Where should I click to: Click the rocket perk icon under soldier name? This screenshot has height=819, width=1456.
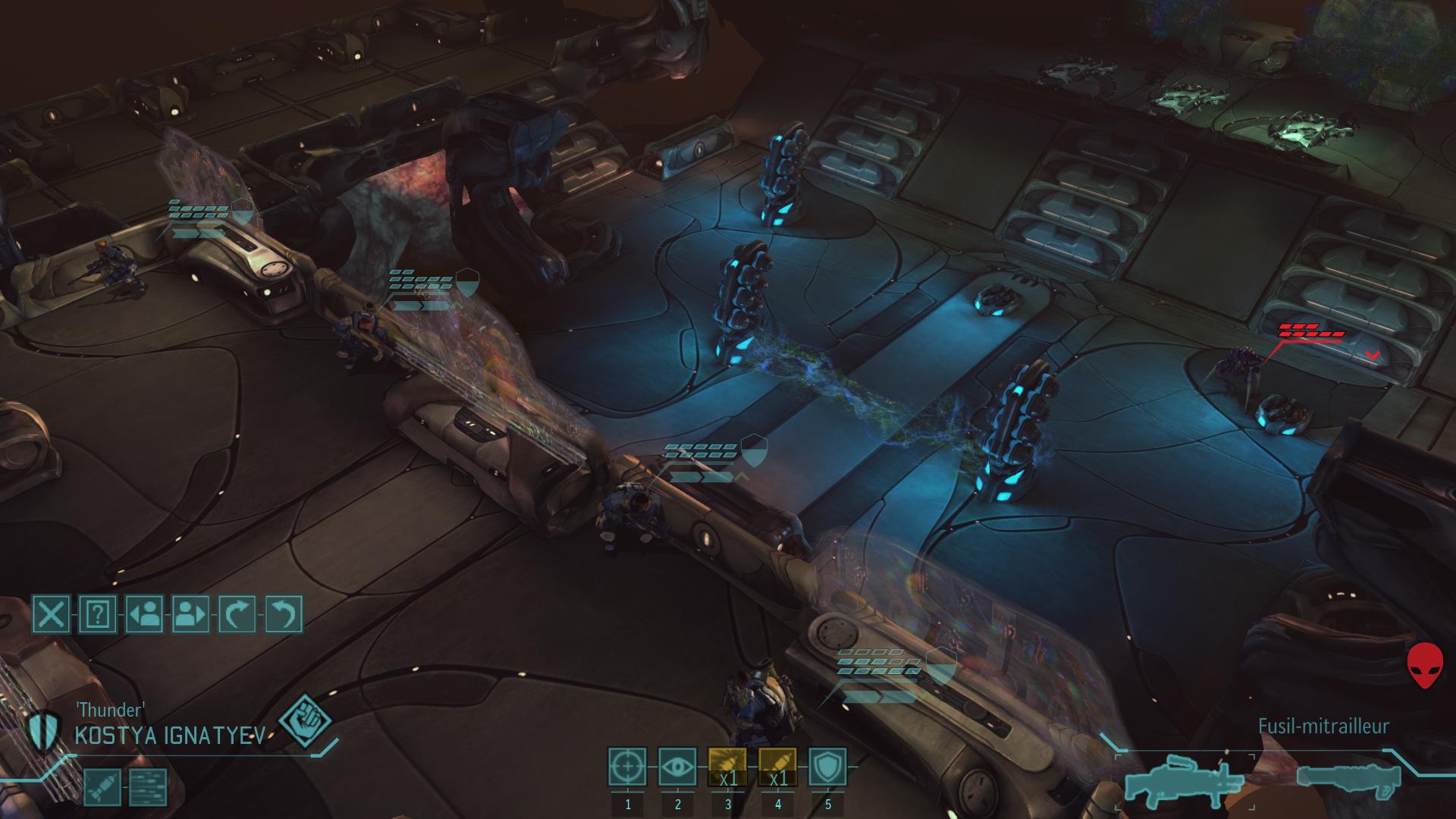tap(102, 787)
